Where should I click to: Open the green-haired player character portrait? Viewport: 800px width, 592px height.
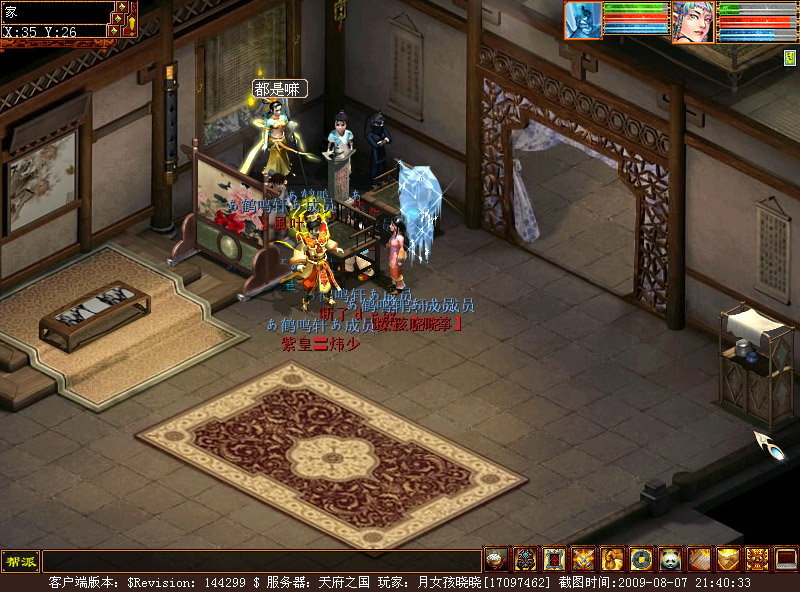pyautogui.click(x=693, y=21)
